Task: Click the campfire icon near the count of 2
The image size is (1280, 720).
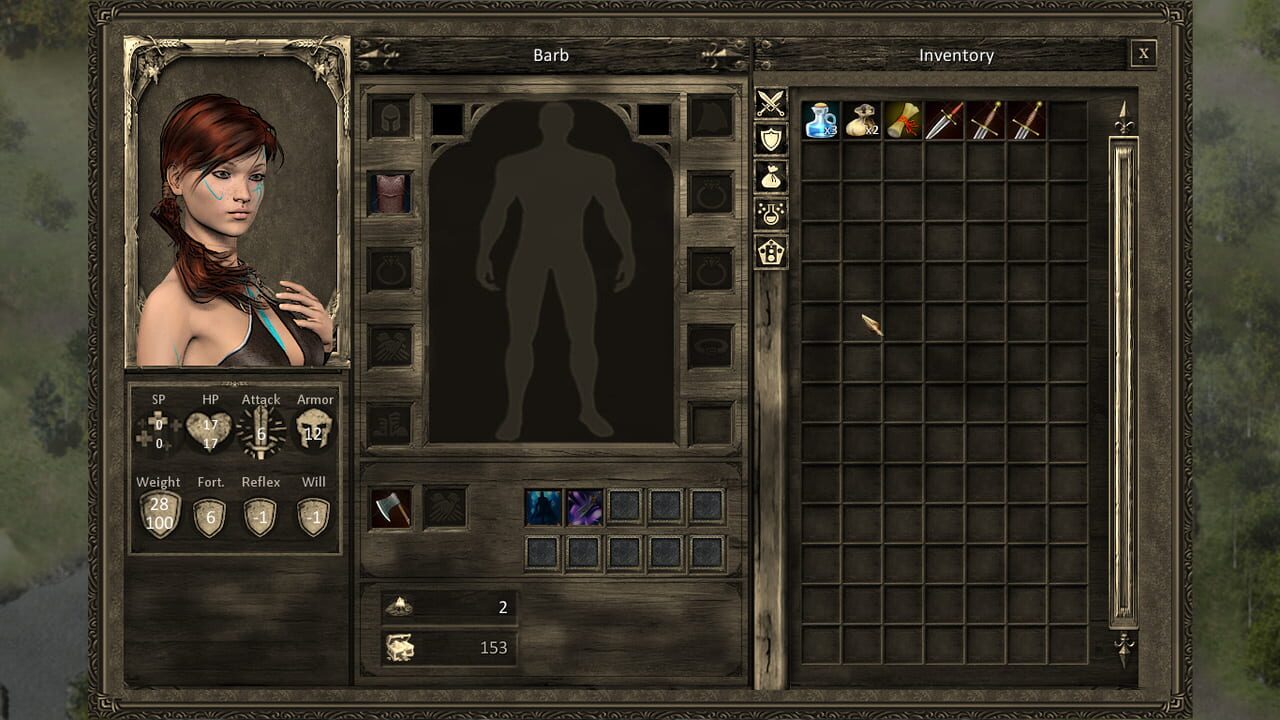Action: coord(398,606)
